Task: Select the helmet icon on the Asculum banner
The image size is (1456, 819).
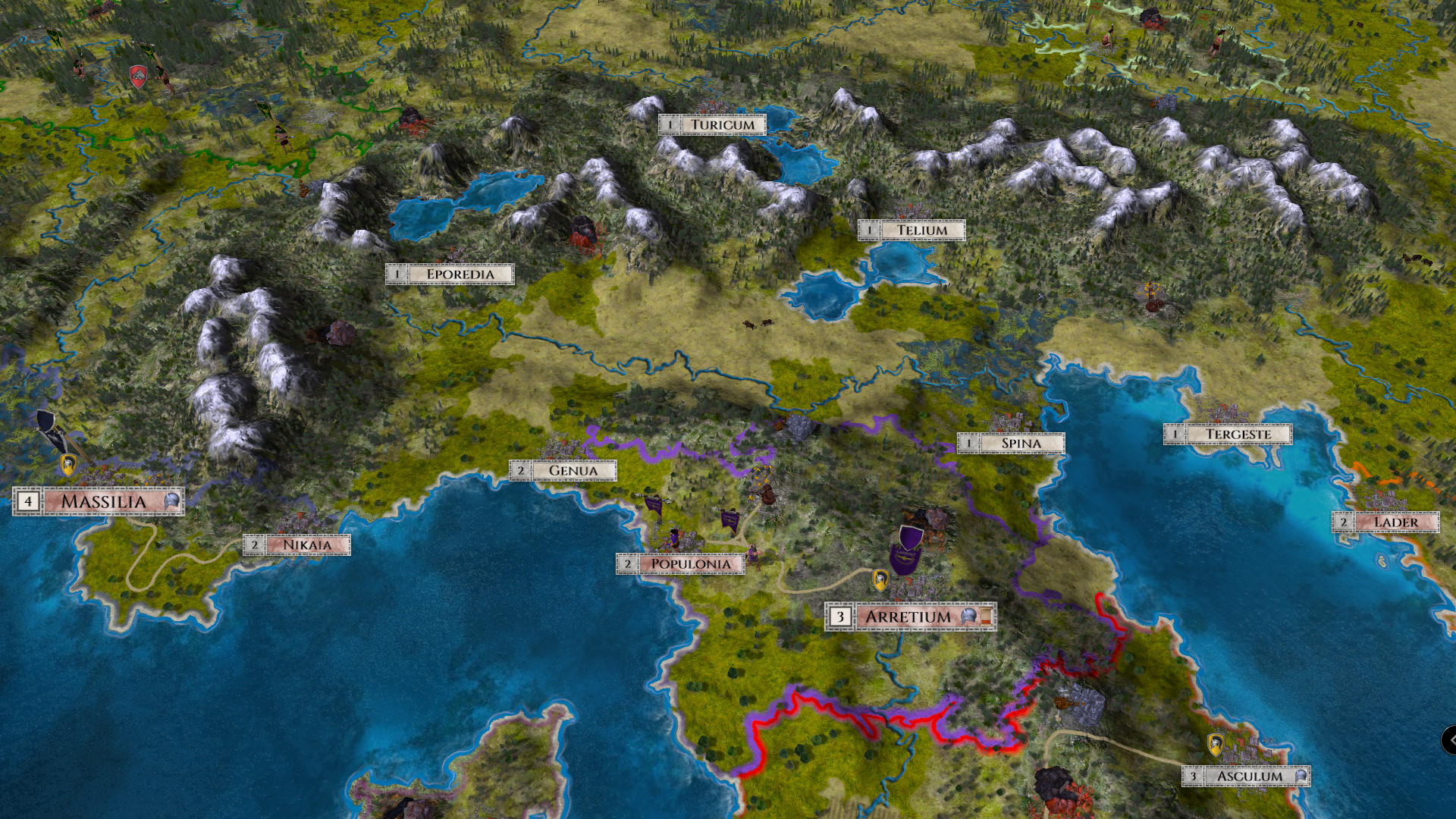Action: (x=1301, y=777)
